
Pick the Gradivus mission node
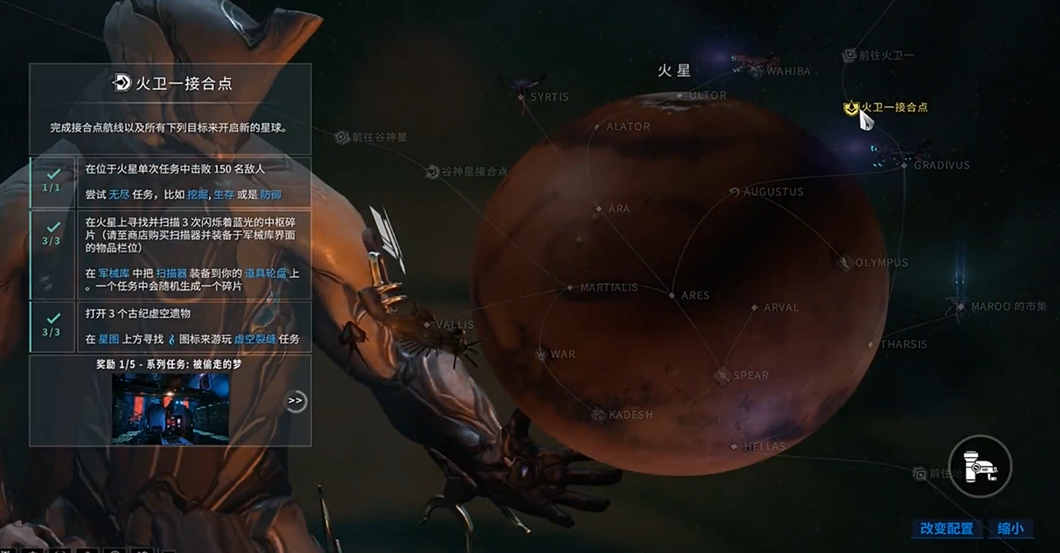905,165
